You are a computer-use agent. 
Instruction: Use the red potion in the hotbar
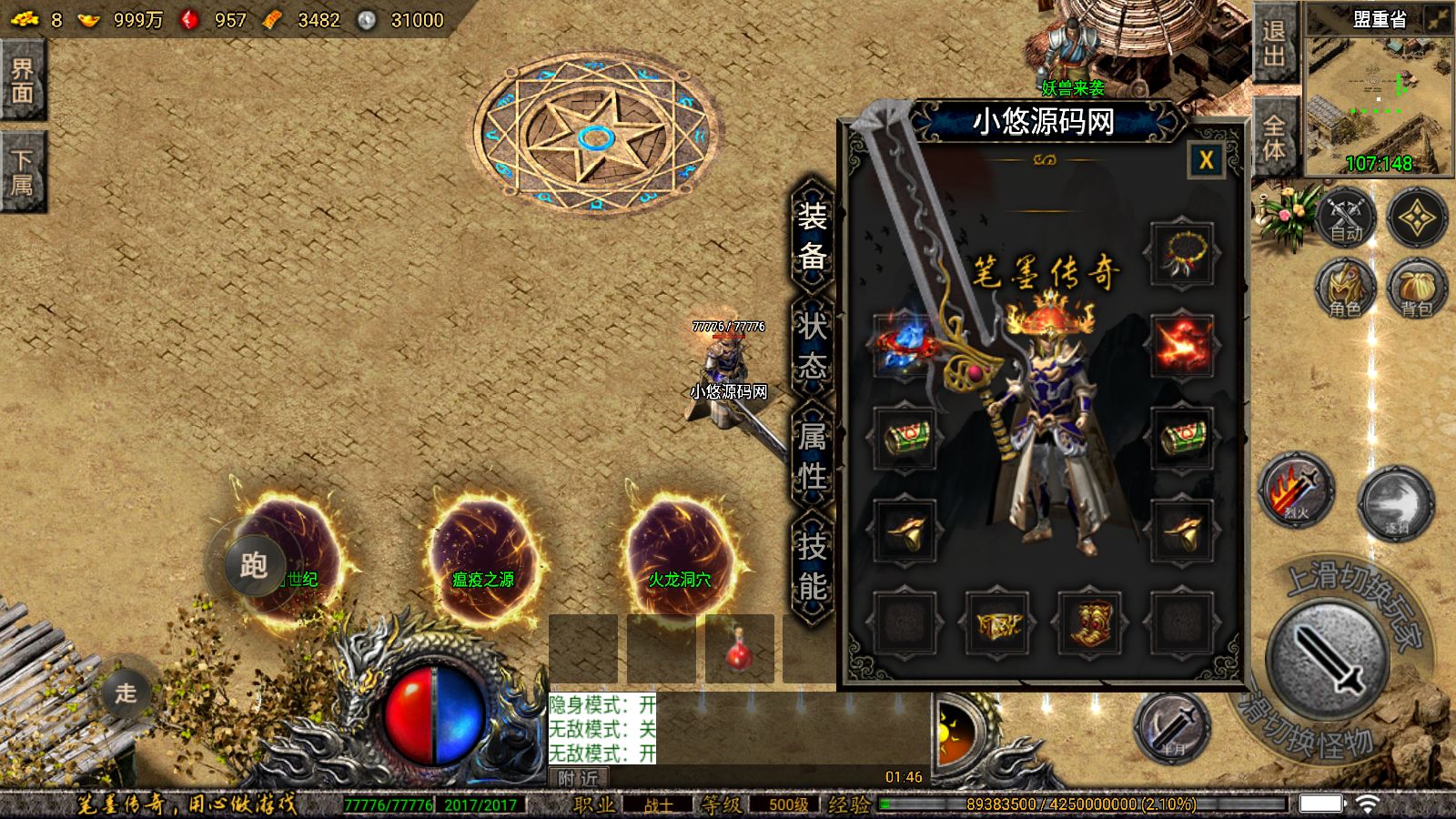coord(739,650)
